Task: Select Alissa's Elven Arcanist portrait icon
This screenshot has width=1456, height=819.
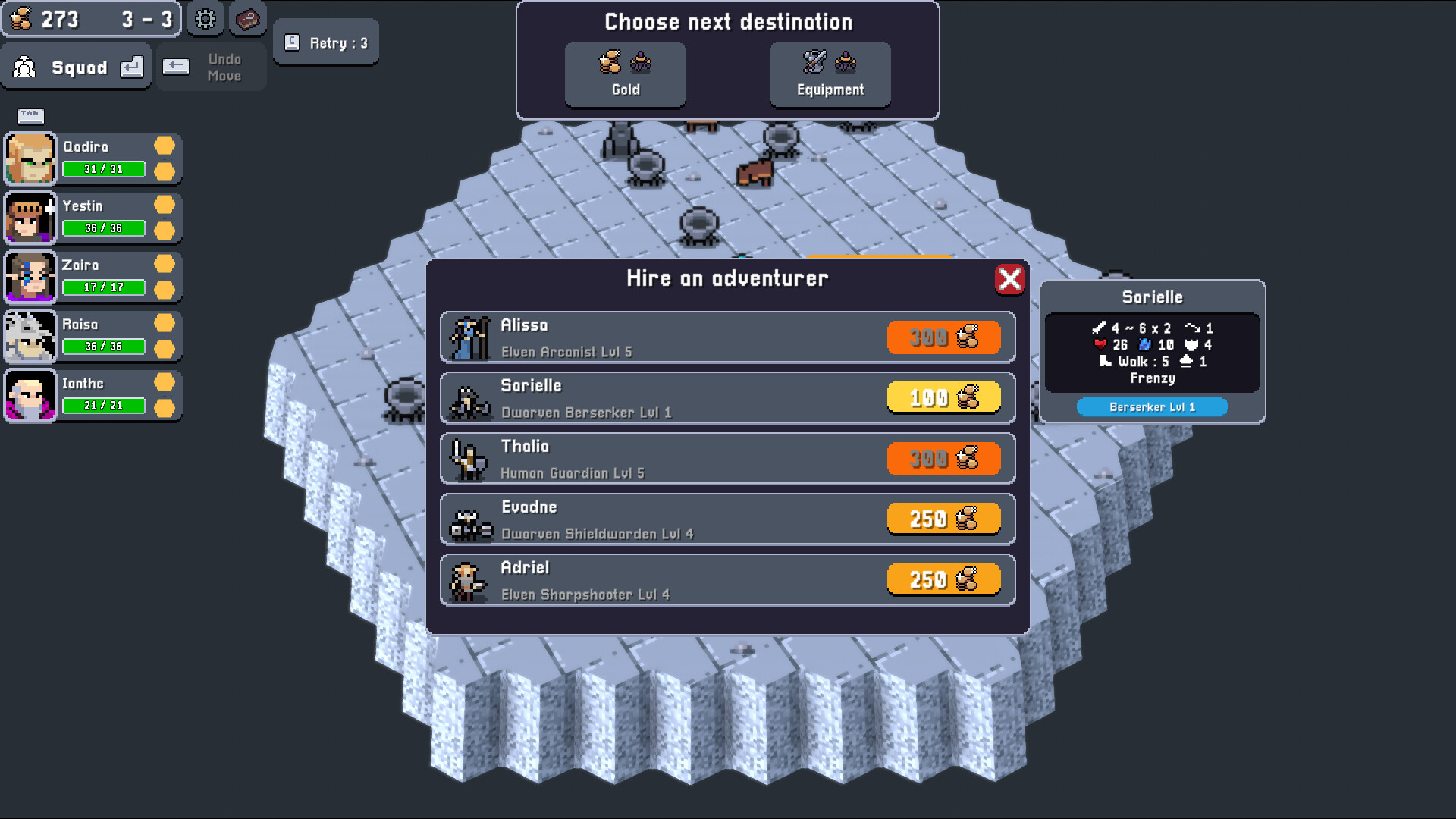Action: click(470, 337)
